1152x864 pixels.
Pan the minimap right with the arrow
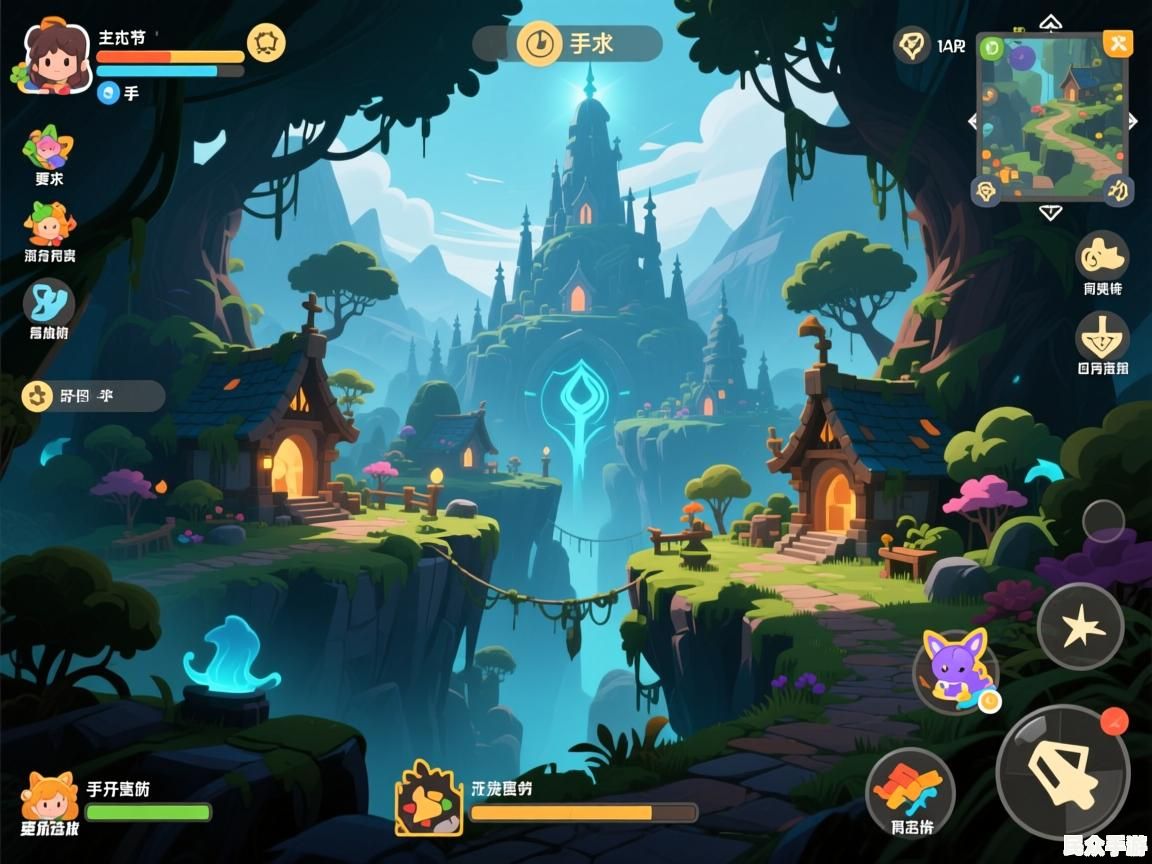(x=1133, y=121)
